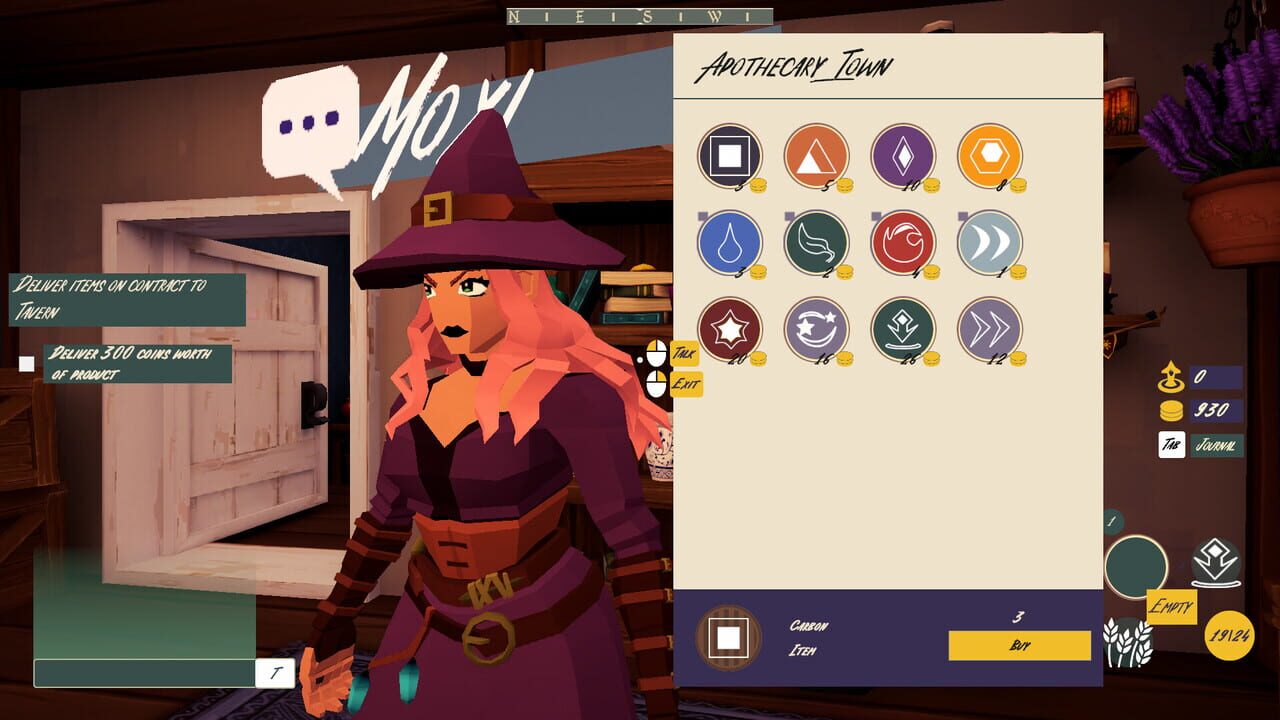
Task: Click the 19|24 inventory capacity badge
Action: coord(1231,633)
